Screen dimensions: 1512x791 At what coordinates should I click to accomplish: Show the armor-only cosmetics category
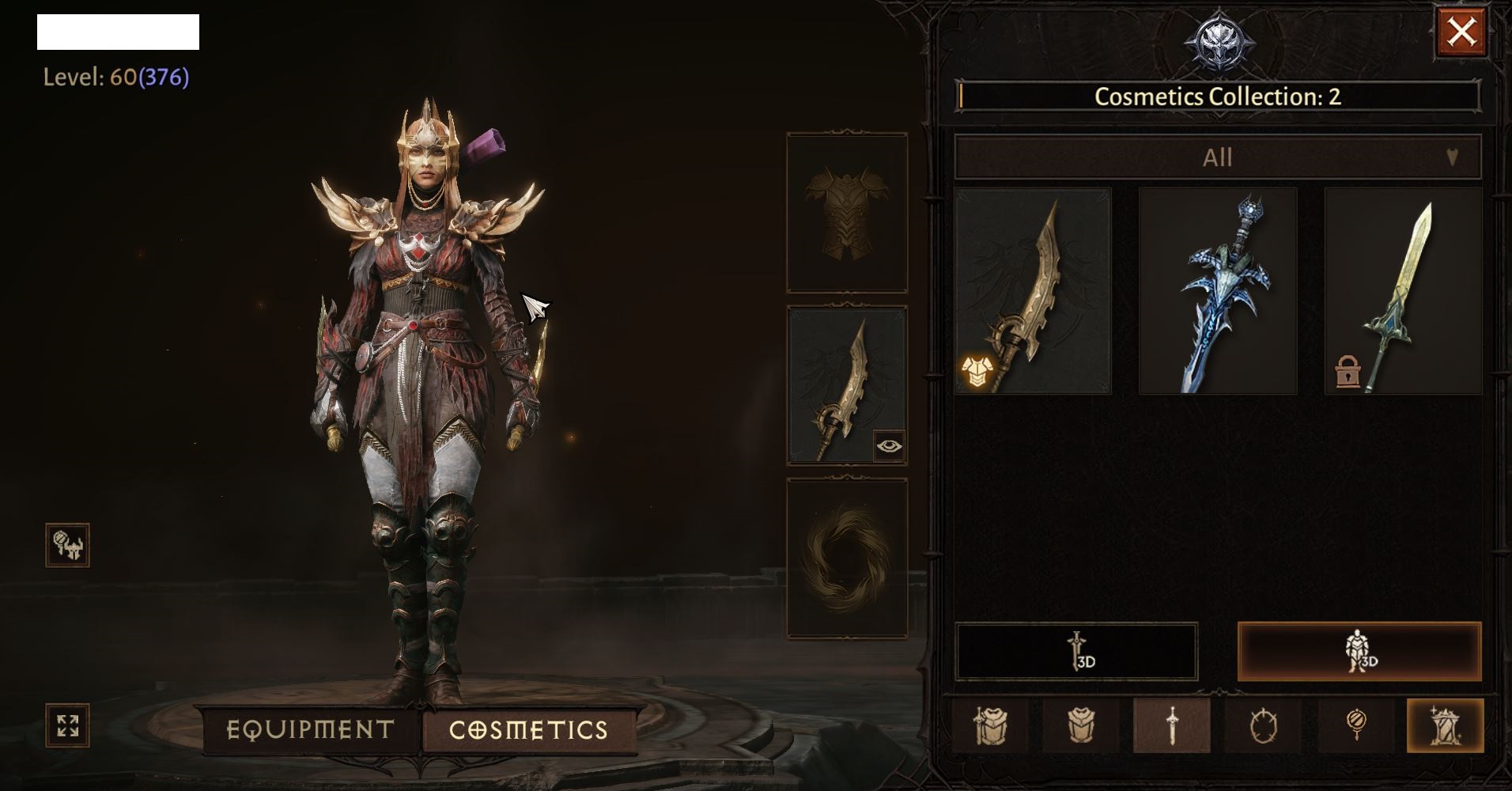pyautogui.click(x=1080, y=725)
